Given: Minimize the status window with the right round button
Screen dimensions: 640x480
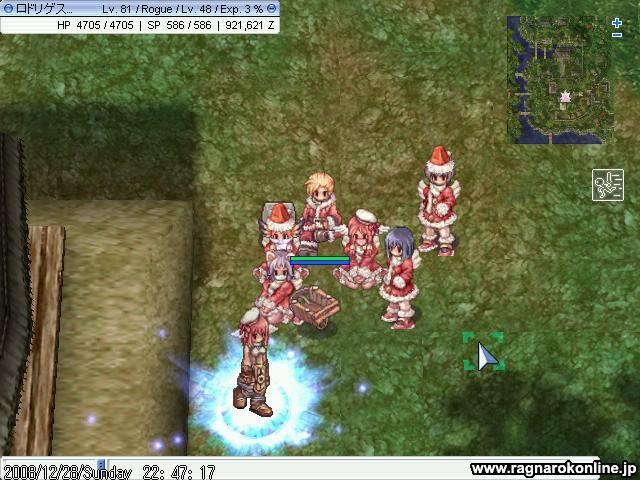Looking at the screenshot, I should [272, 8].
